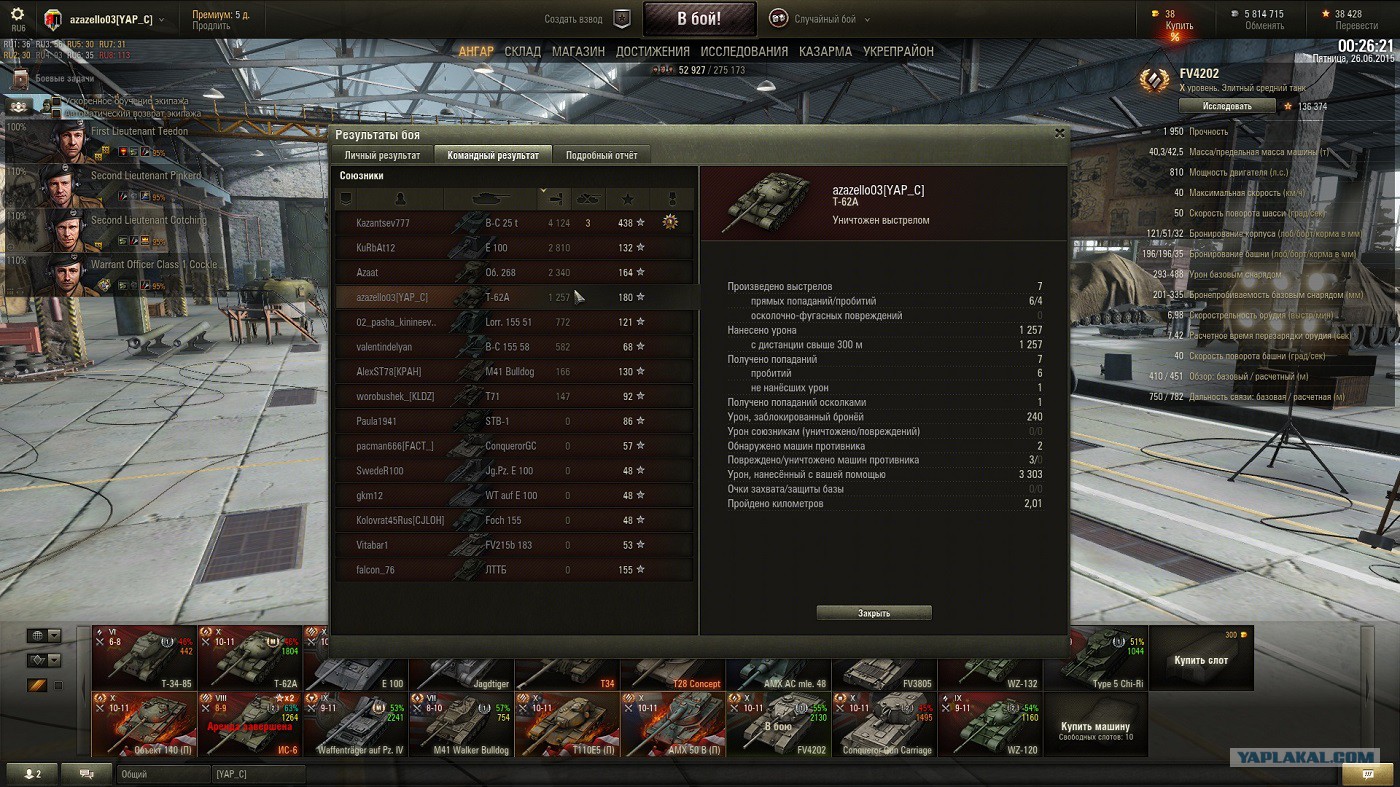Open the settings gear icon
1400x787 pixels.
pos(17,15)
